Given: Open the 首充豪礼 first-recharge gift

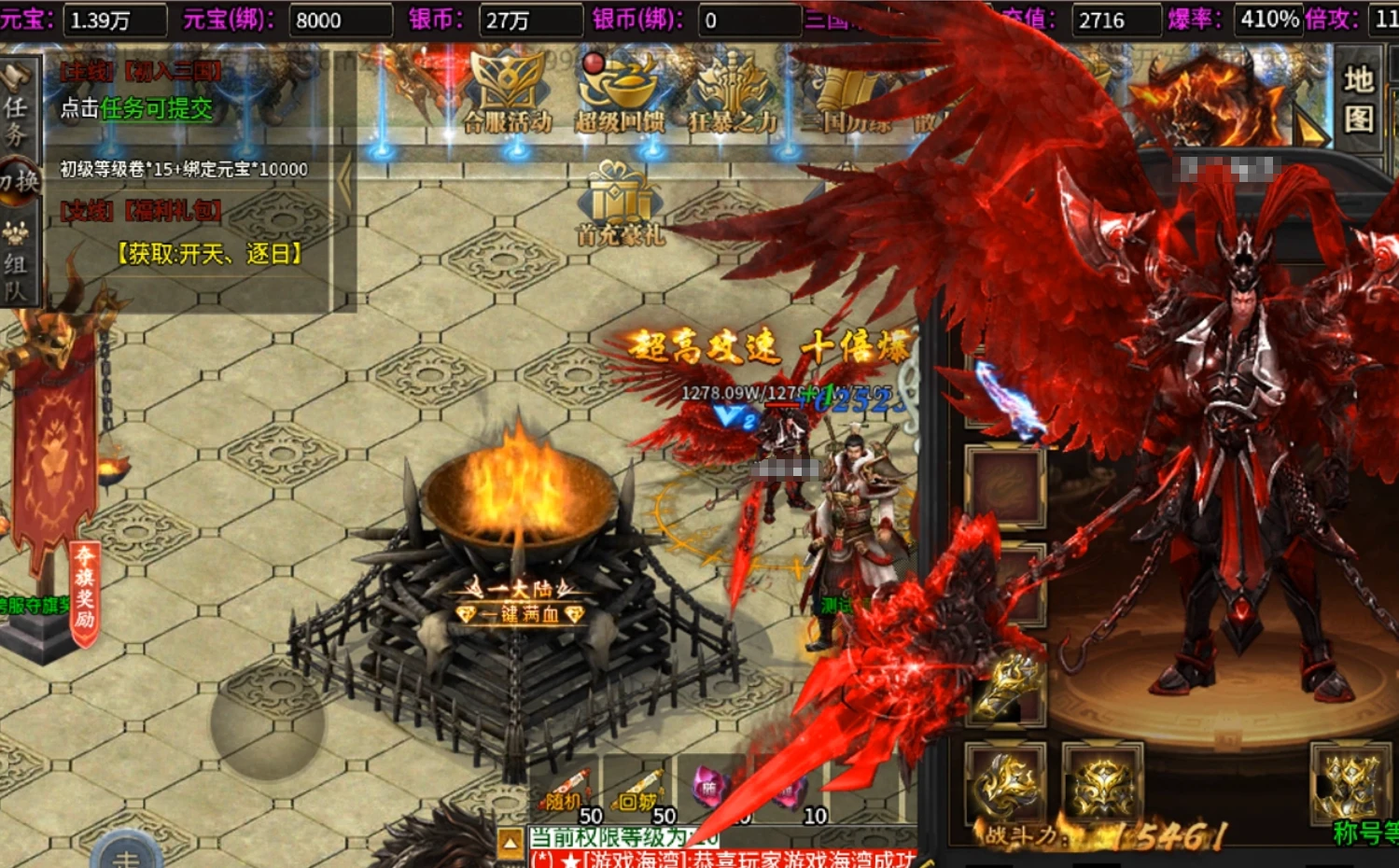Looking at the screenshot, I should (x=621, y=203).
